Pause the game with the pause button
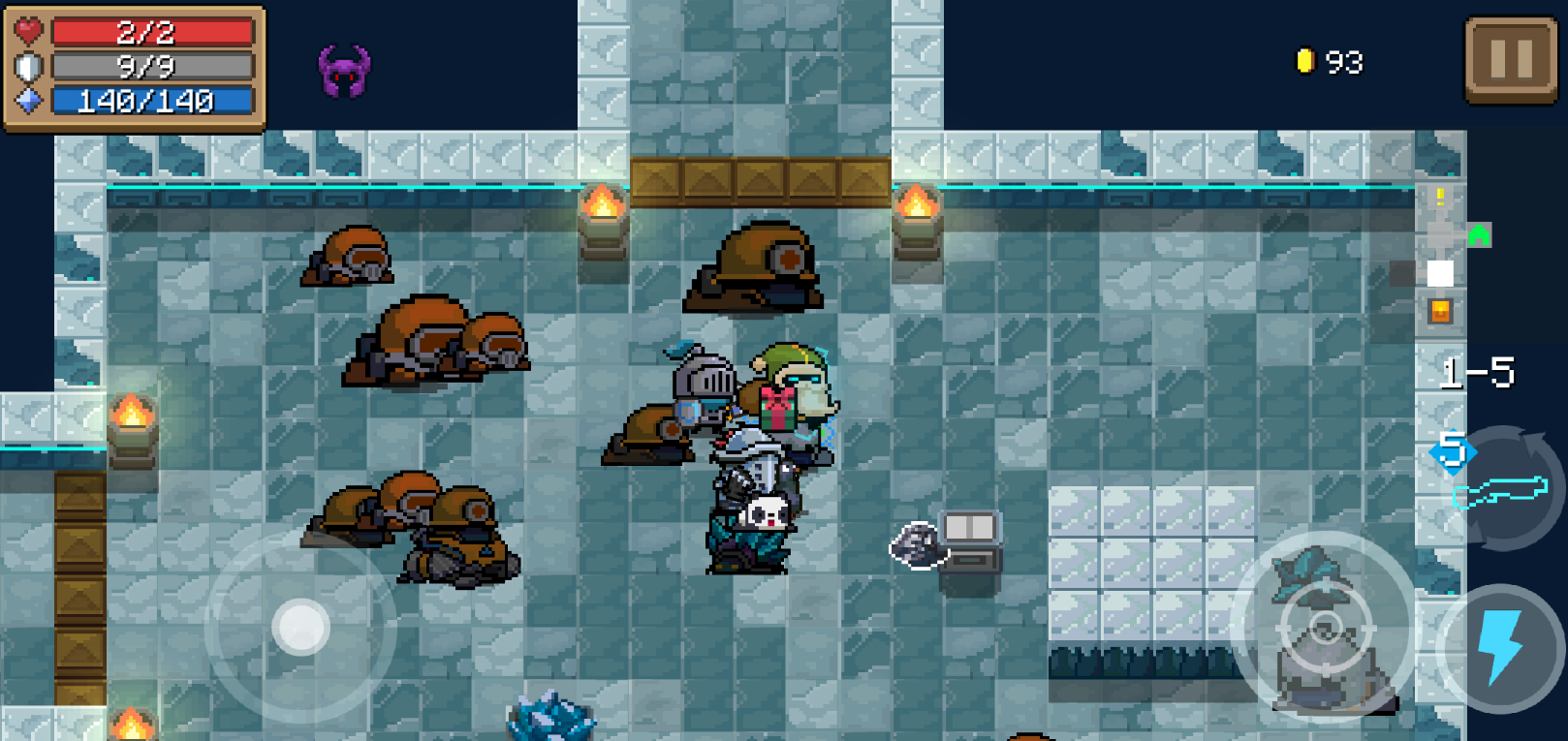The image size is (1568, 741). [1510, 60]
